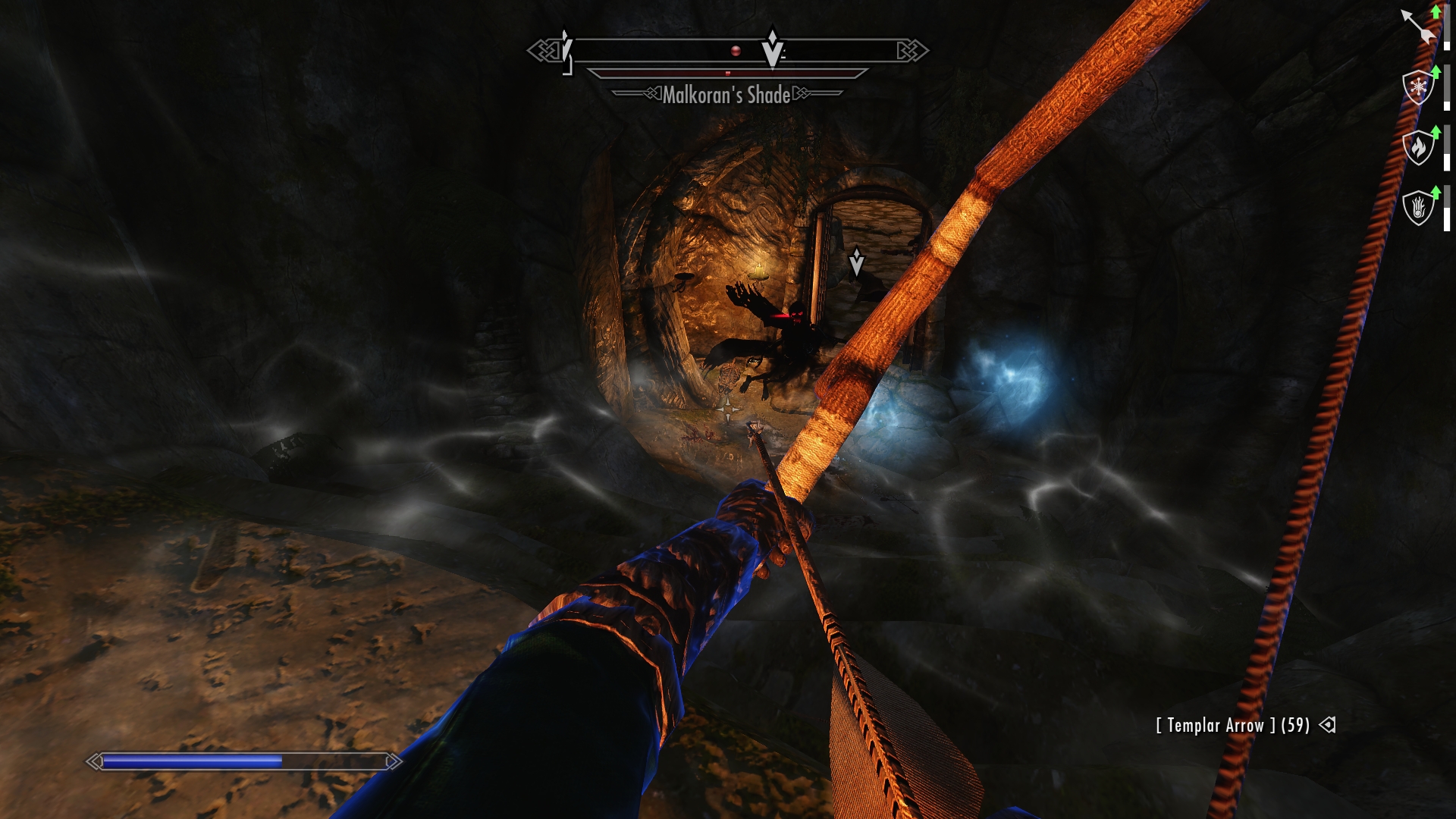This screenshot has height=819, width=1456.
Task: Select the red enemy dot on the compass
Action: click(x=735, y=51)
